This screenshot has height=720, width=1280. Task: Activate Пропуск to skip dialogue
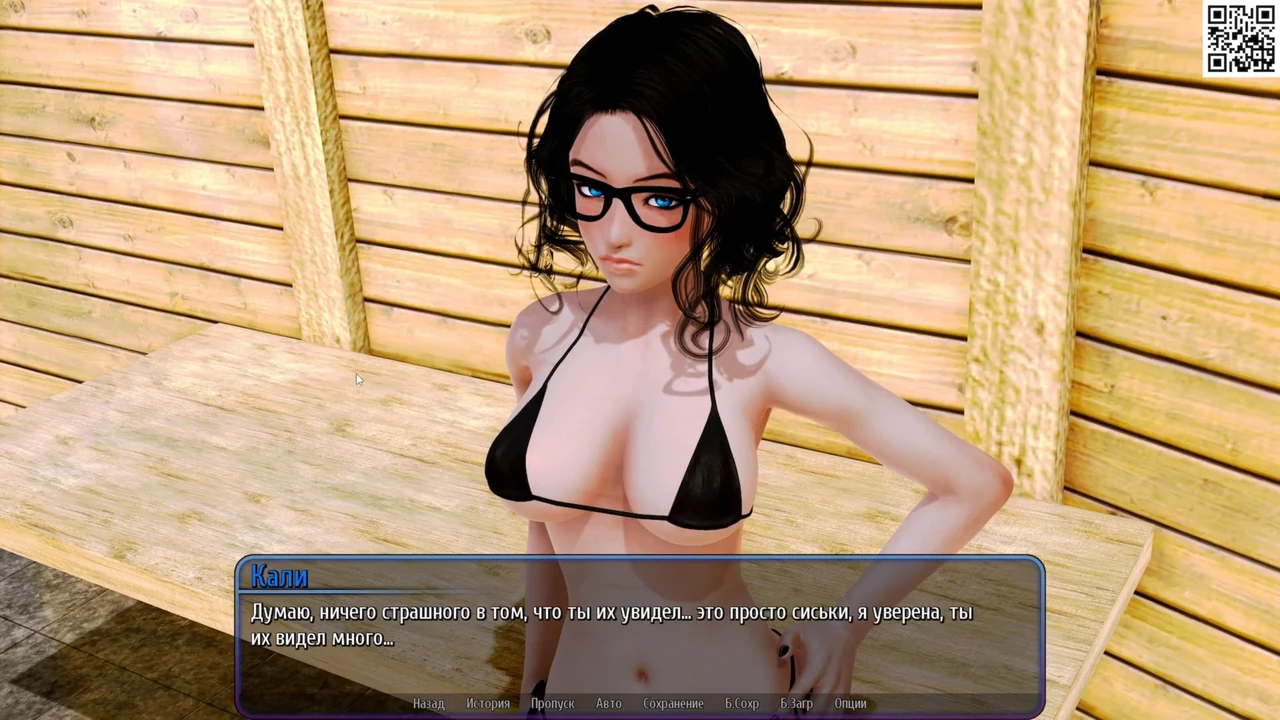click(x=552, y=704)
